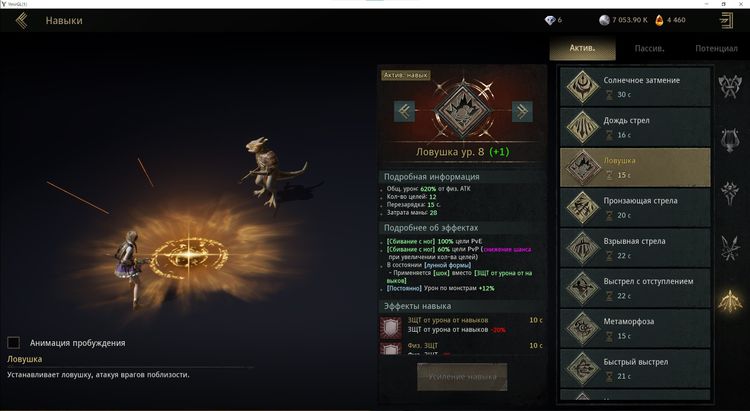The width and height of the screenshot is (750, 411).
Task: Select the Ловушка skill row
Action: (635, 167)
